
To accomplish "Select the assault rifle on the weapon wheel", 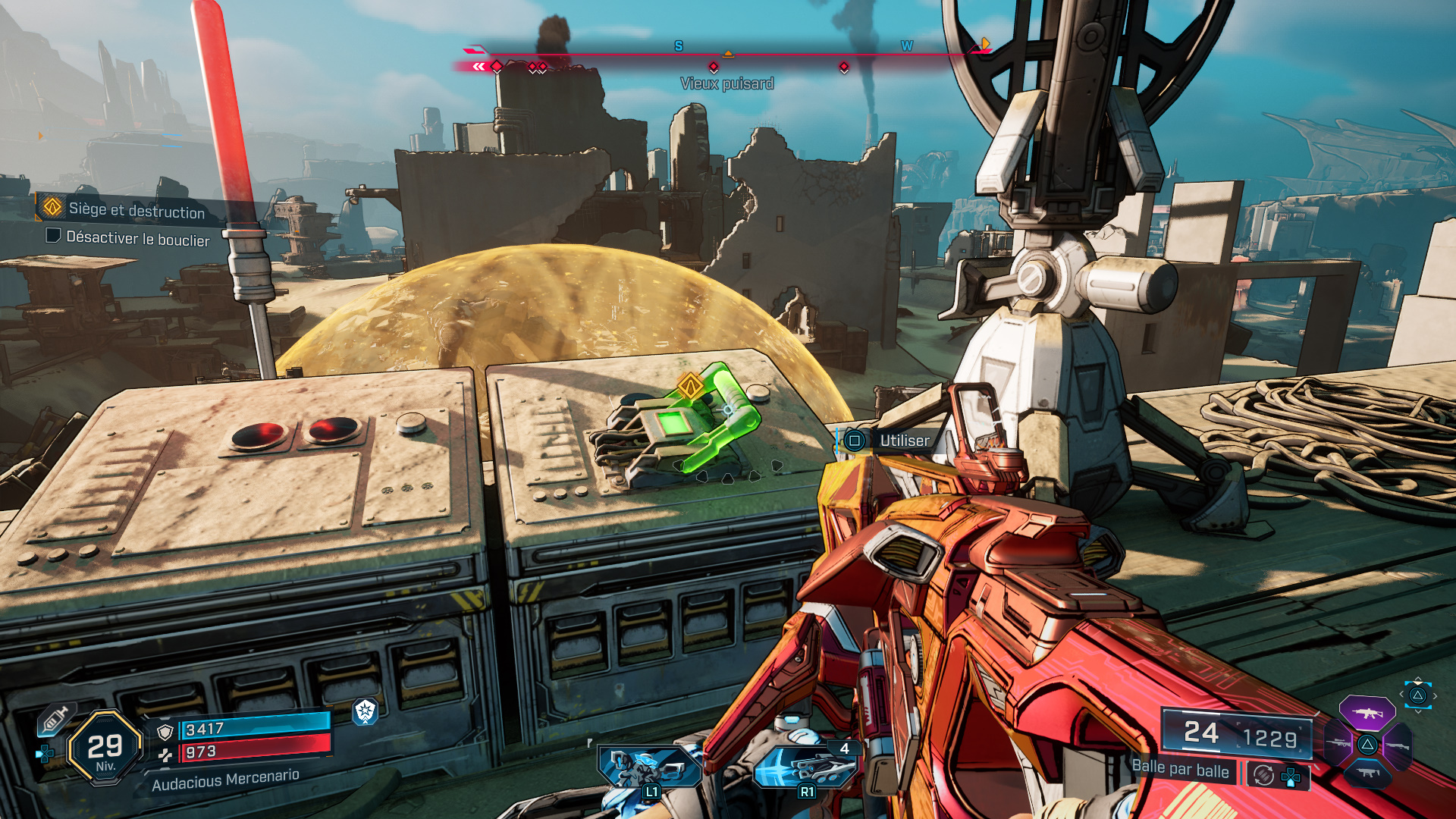I will [1367, 714].
